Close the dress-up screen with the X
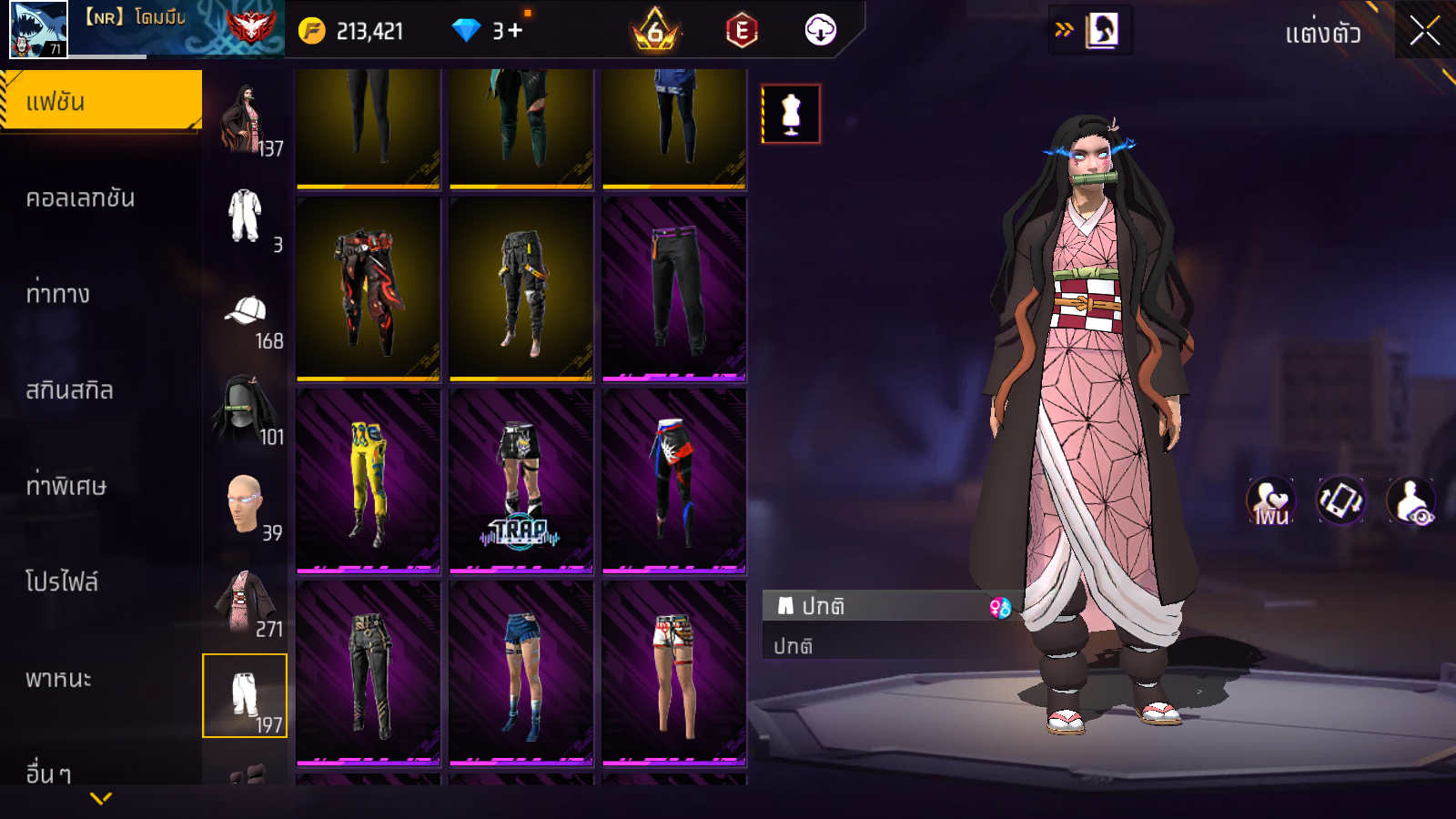The height and width of the screenshot is (819, 1456). [x=1424, y=31]
